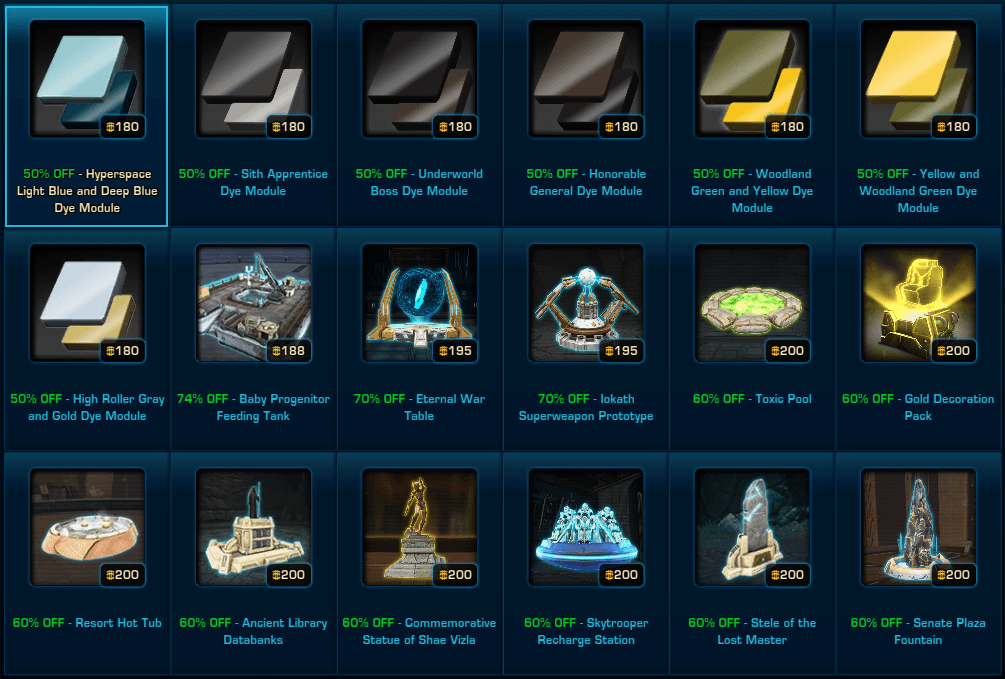Select the Ancient Library Databanks
Viewport: 1005px width, 679px height.
[253, 528]
